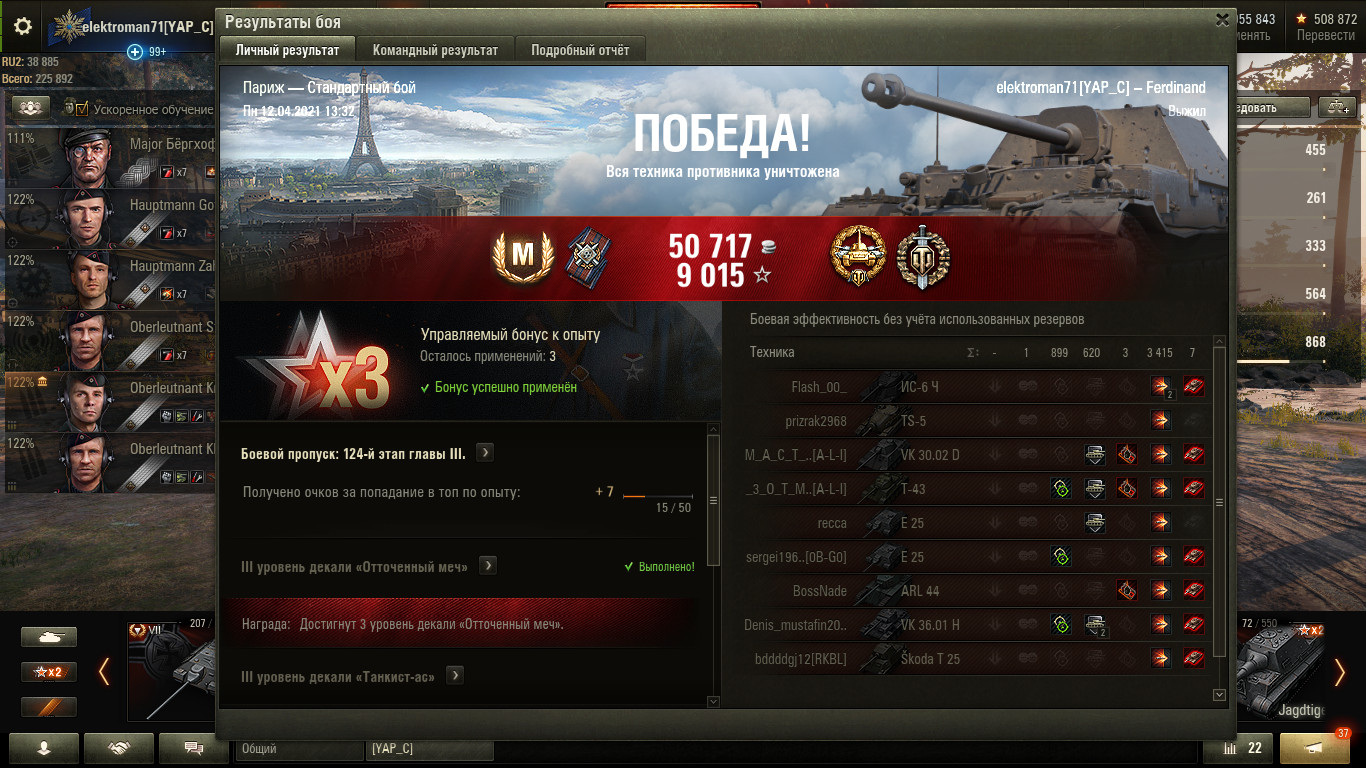The width and height of the screenshot is (1366, 768).
Task: Switch to the Командный результат tab
Action: pyautogui.click(x=434, y=50)
